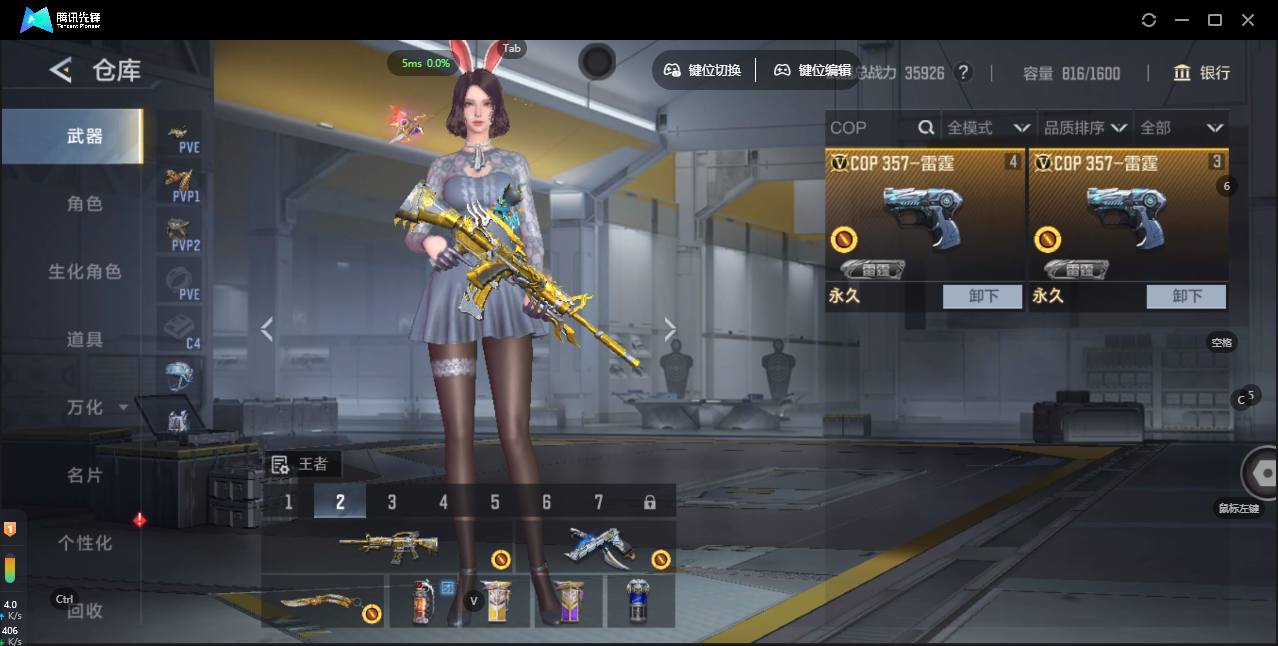Switch to loadout slot 3
The height and width of the screenshot is (646, 1278).
(x=392, y=502)
